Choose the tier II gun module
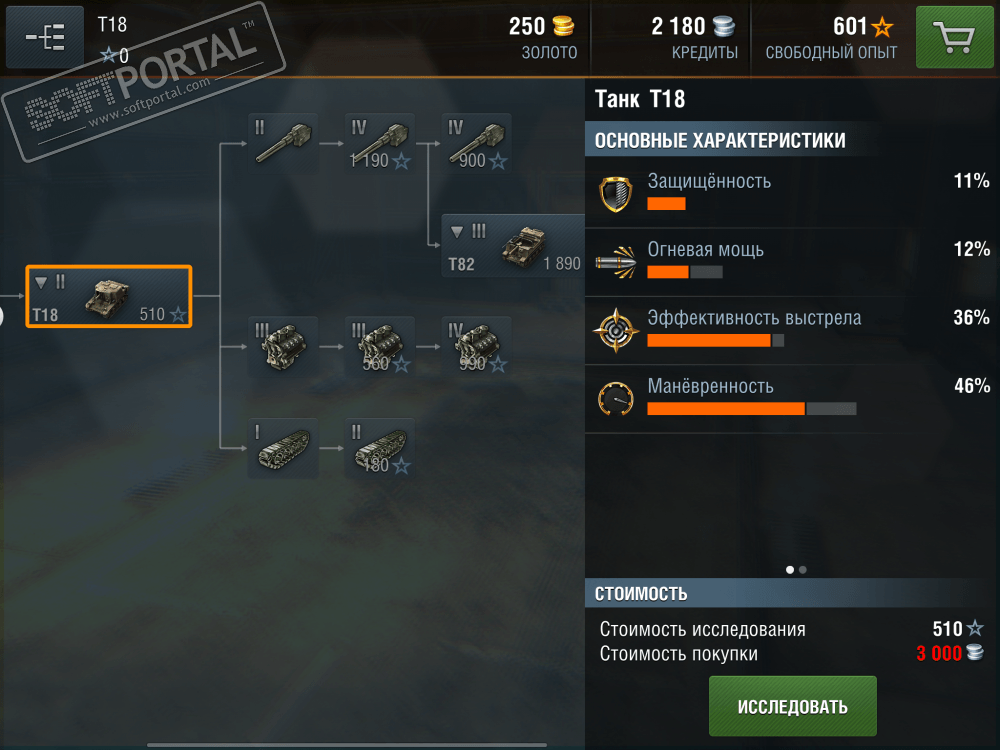Image resolution: width=1000 pixels, height=750 pixels. click(x=283, y=143)
